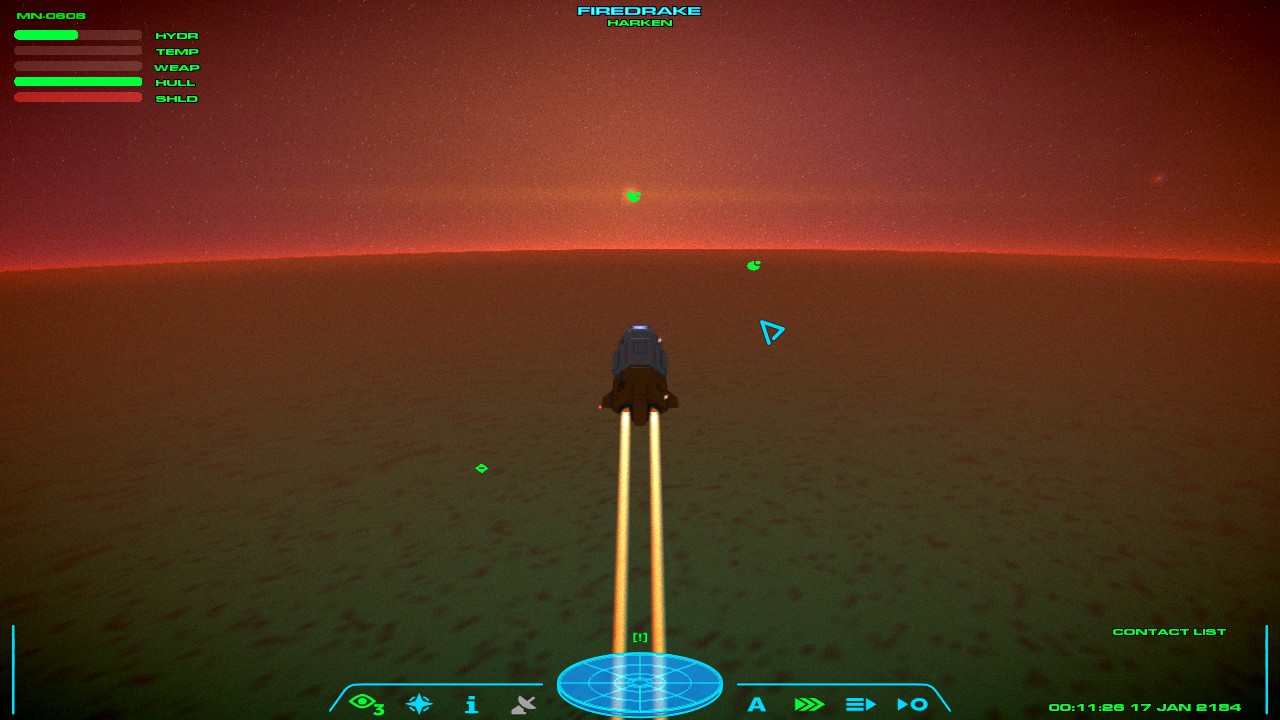
Task: Click the lines-with-arrow flight mode icon
Action: tap(860, 704)
